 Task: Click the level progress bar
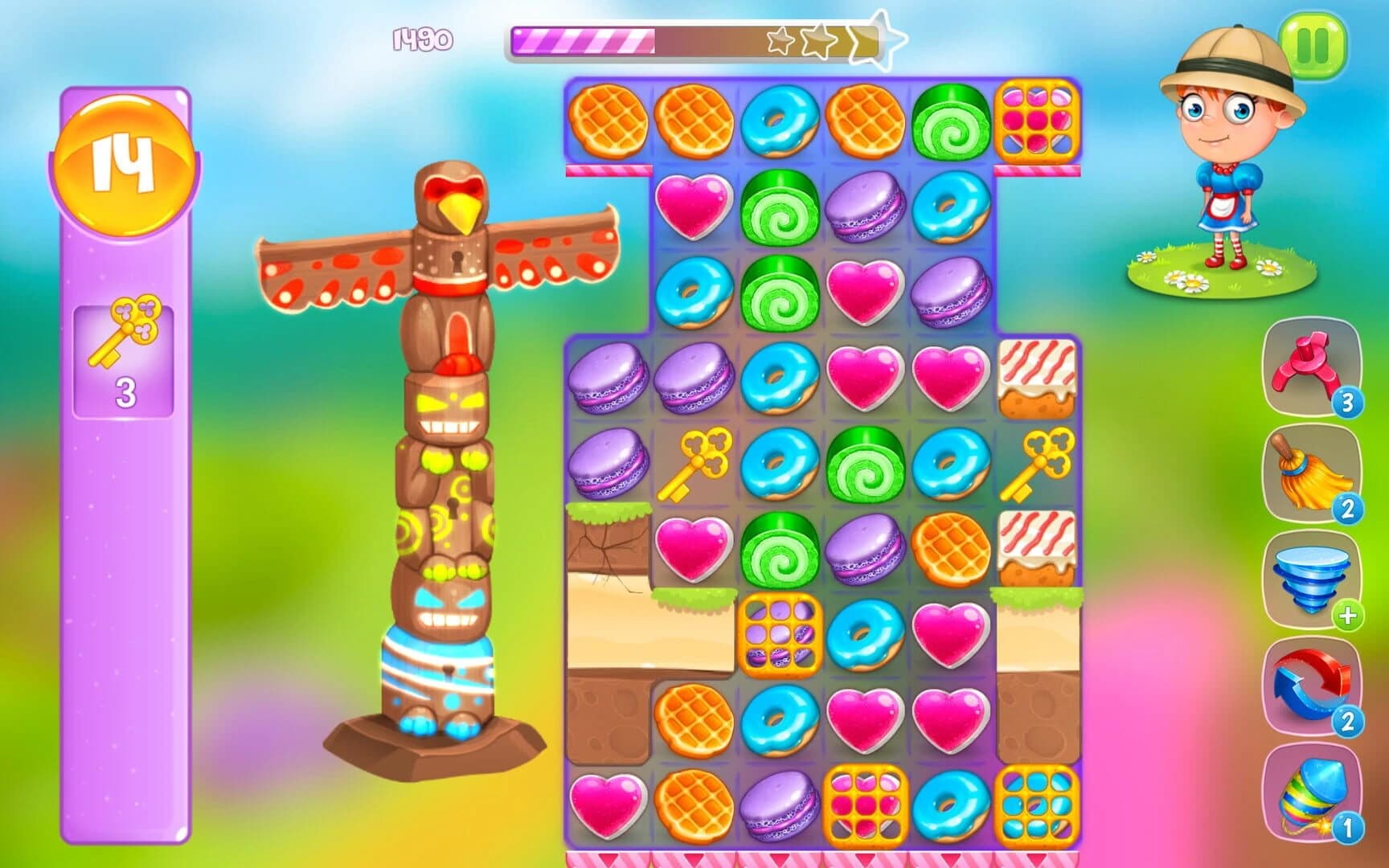(x=699, y=39)
